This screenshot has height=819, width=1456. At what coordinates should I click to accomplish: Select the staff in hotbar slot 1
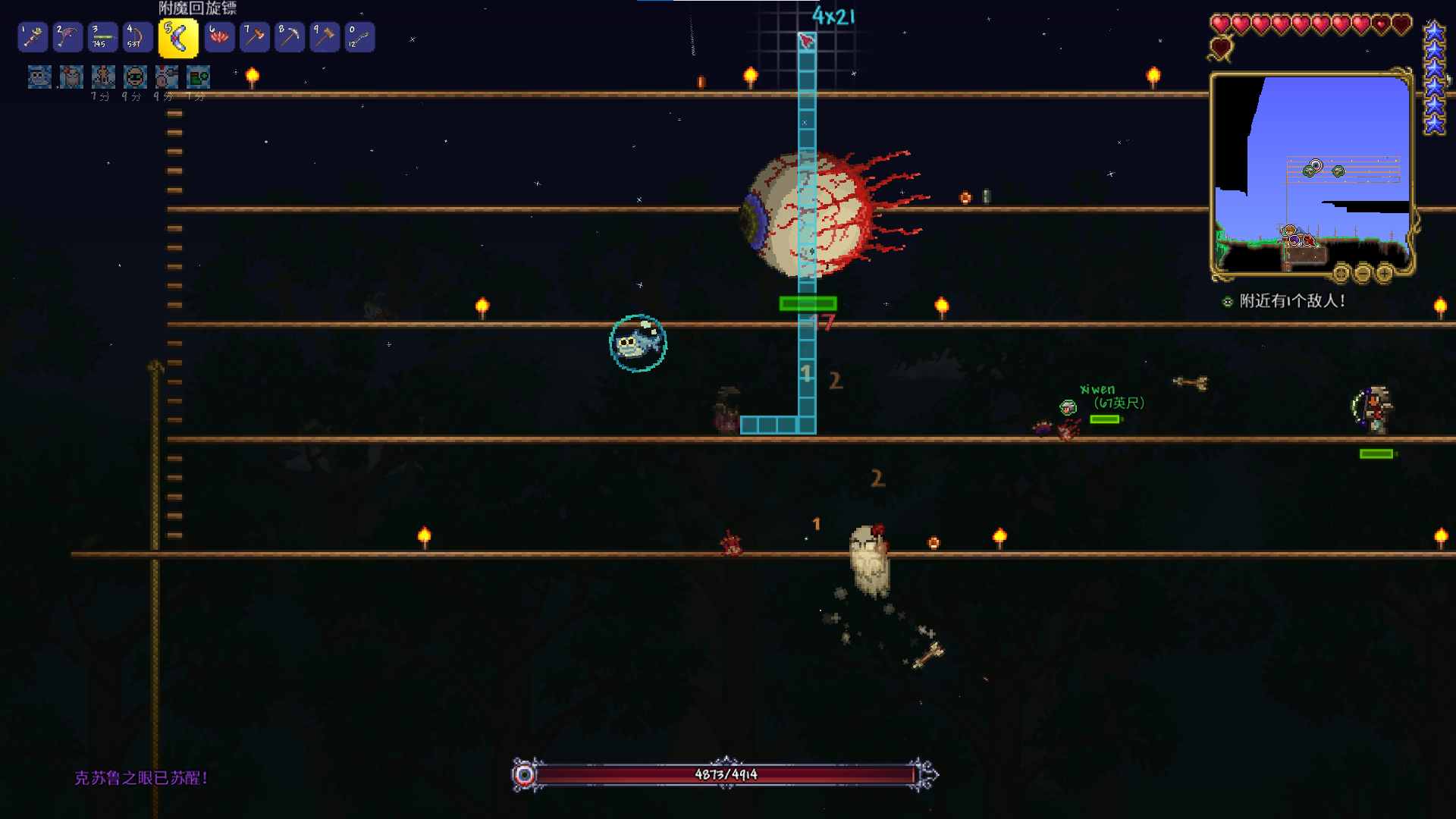tap(33, 37)
